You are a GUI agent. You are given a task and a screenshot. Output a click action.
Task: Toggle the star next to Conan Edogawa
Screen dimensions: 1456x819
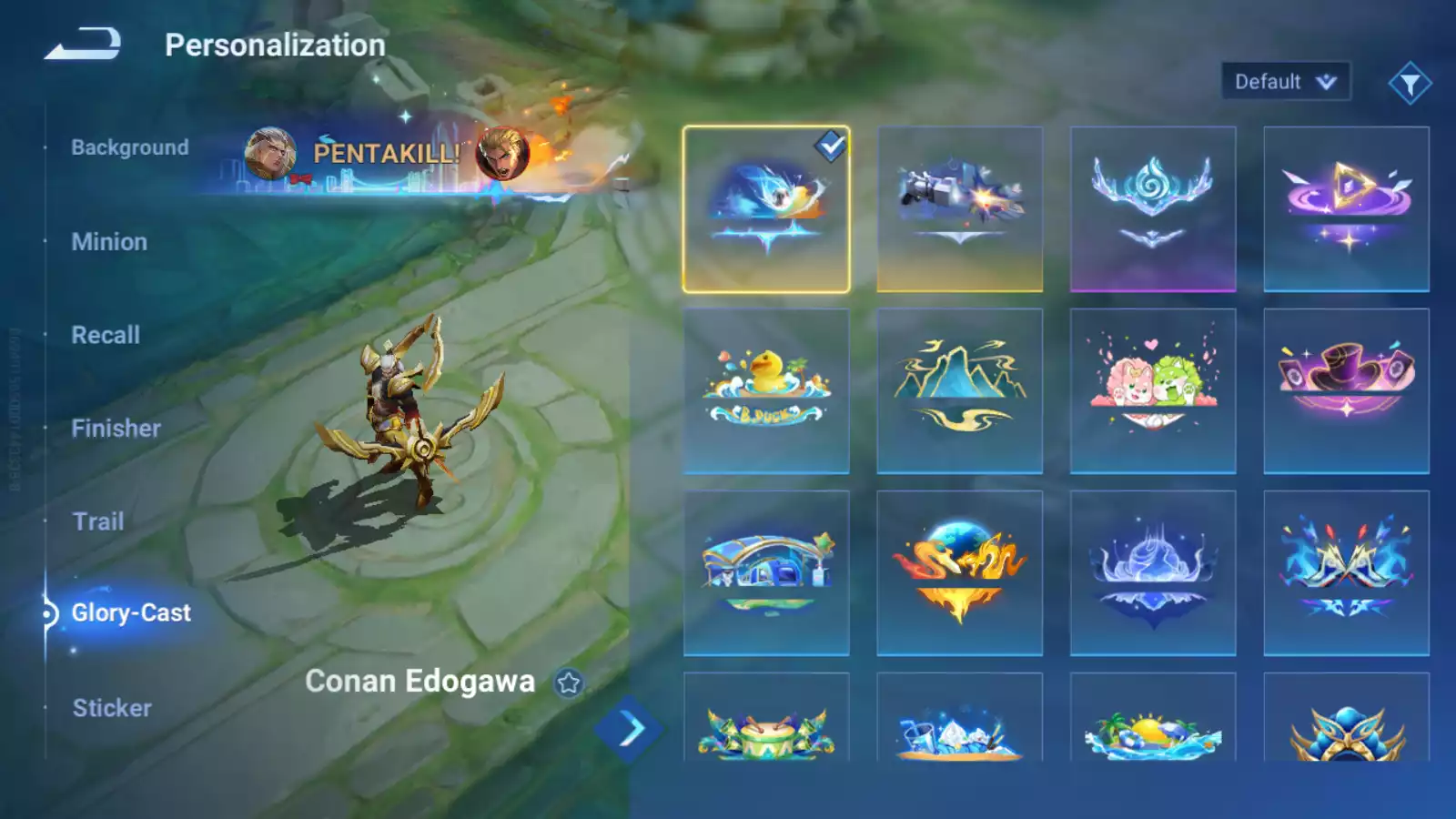pyautogui.click(x=569, y=682)
